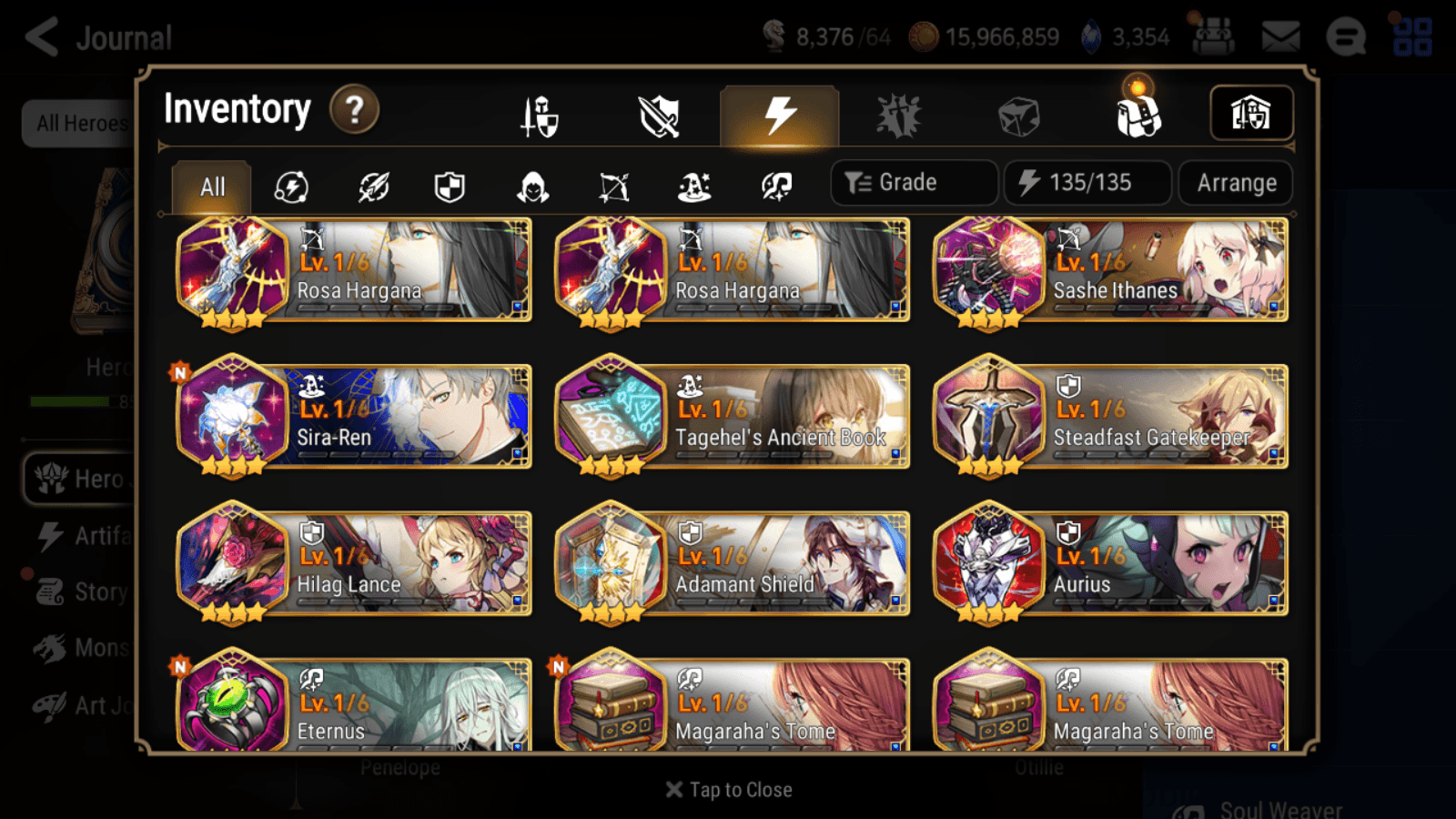The image size is (1456, 819).
Task: Filter artifacts by the Knight shield icon
Action: [x=449, y=187]
